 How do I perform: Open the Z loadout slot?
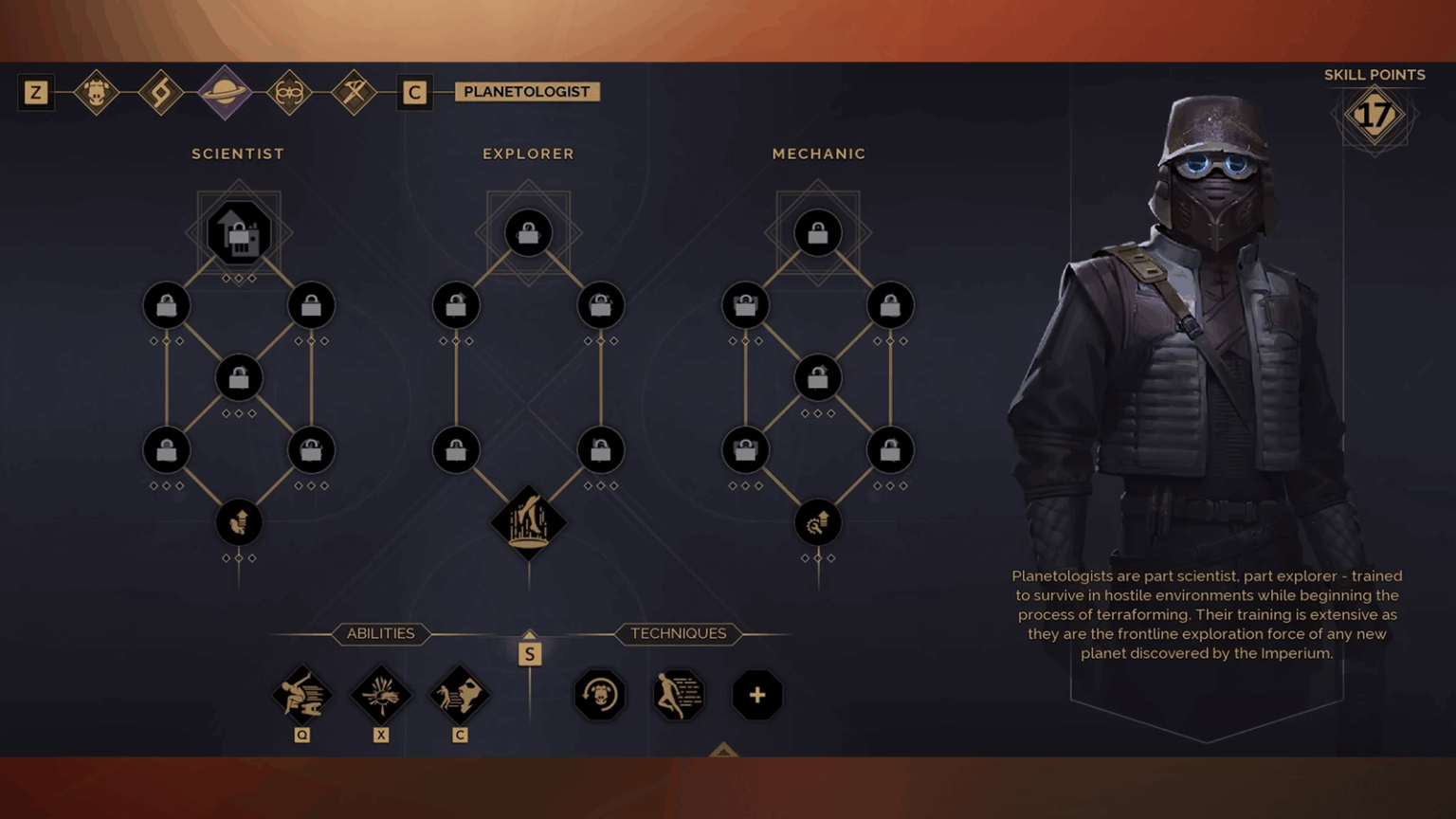(36, 92)
